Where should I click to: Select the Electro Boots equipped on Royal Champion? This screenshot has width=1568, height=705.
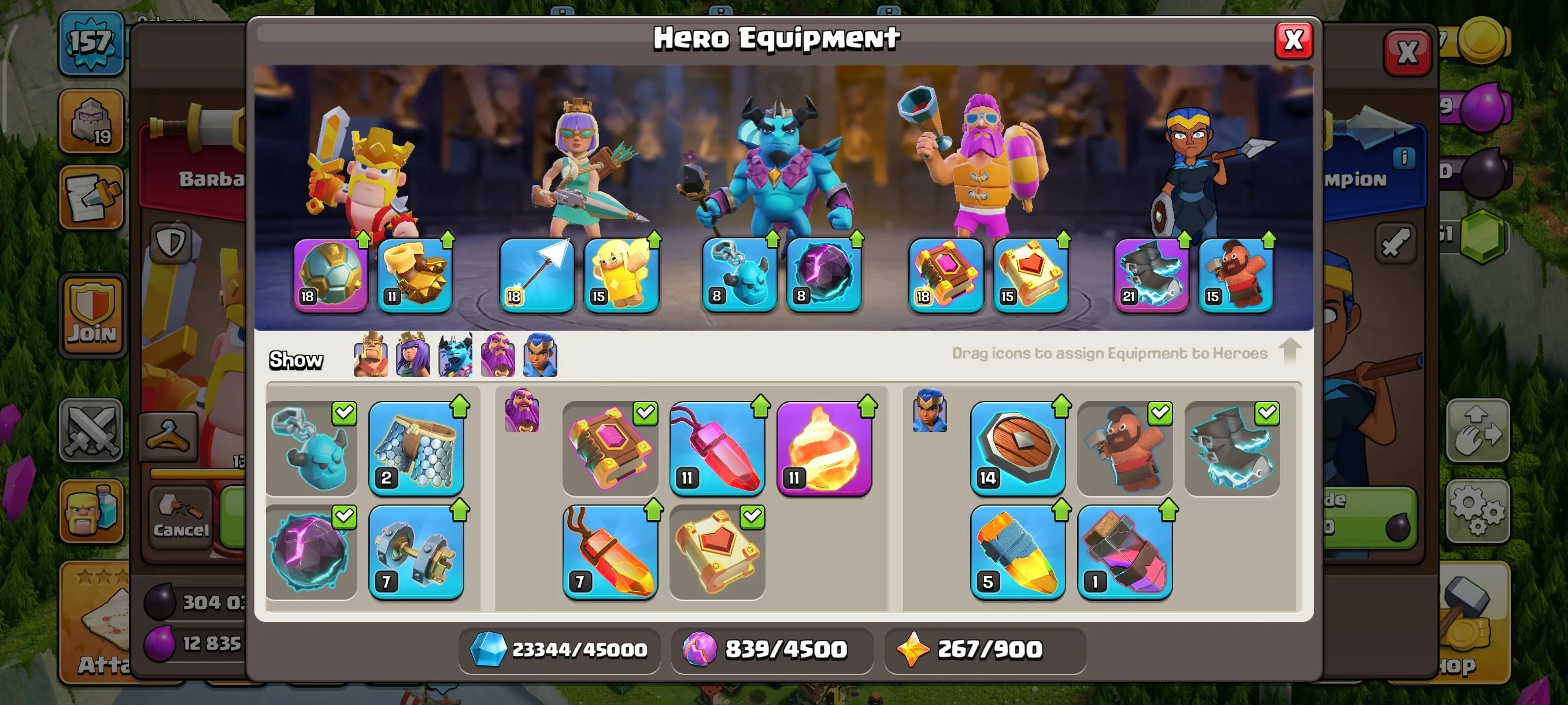pos(1152,274)
